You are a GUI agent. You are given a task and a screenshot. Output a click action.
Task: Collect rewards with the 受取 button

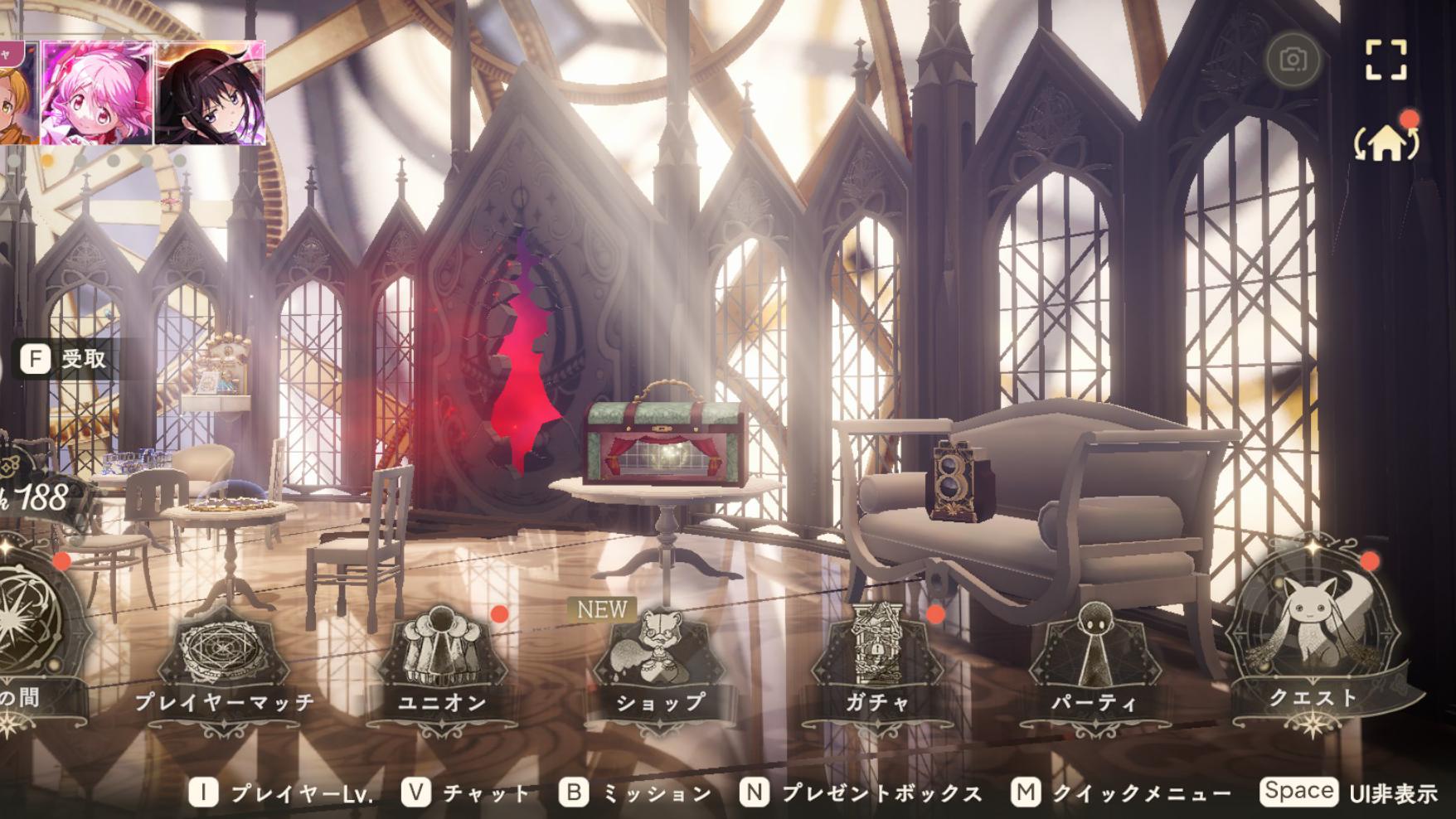pos(65,359)
